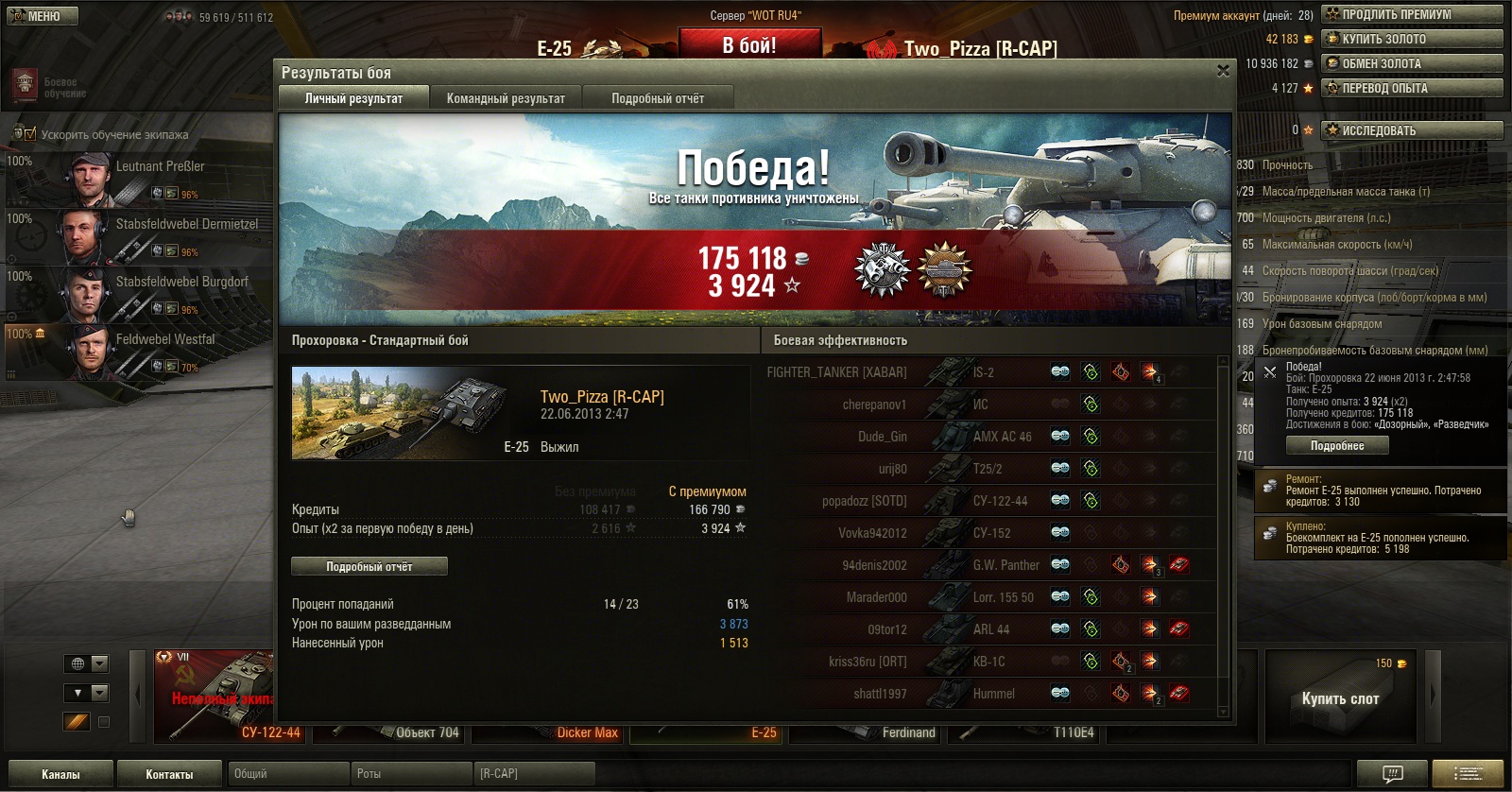Open the Подробный отчёт tab
The image size is (1512, 792).
(658, 98)
